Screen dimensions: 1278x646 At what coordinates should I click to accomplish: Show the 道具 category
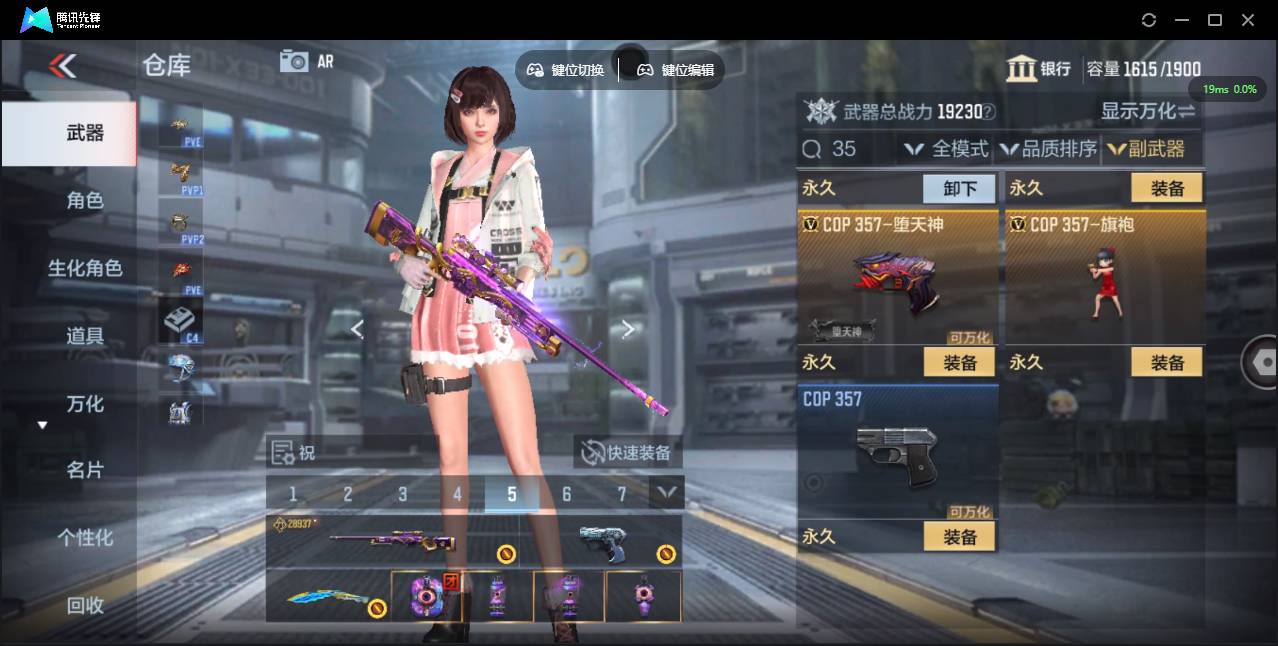[x=84, y=336]
